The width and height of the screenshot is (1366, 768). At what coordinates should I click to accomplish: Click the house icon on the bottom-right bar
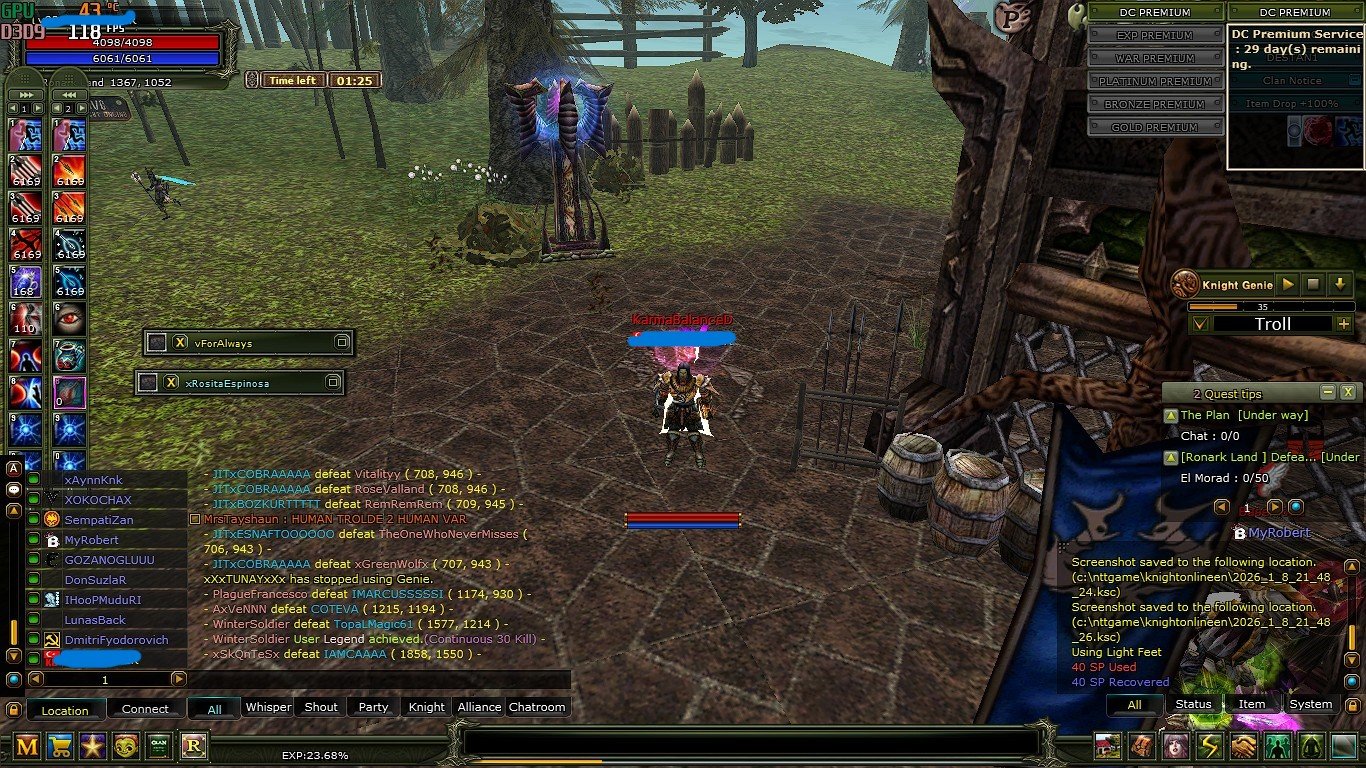(x=1108, y=748)
